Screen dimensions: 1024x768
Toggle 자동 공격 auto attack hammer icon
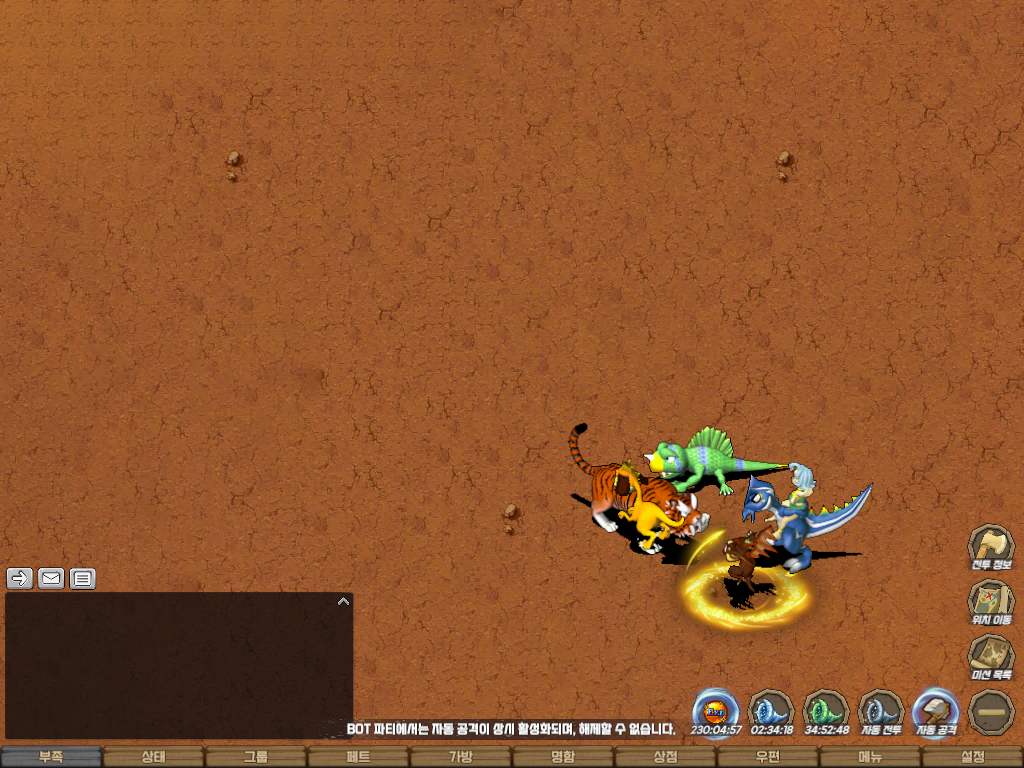point(936,710)
